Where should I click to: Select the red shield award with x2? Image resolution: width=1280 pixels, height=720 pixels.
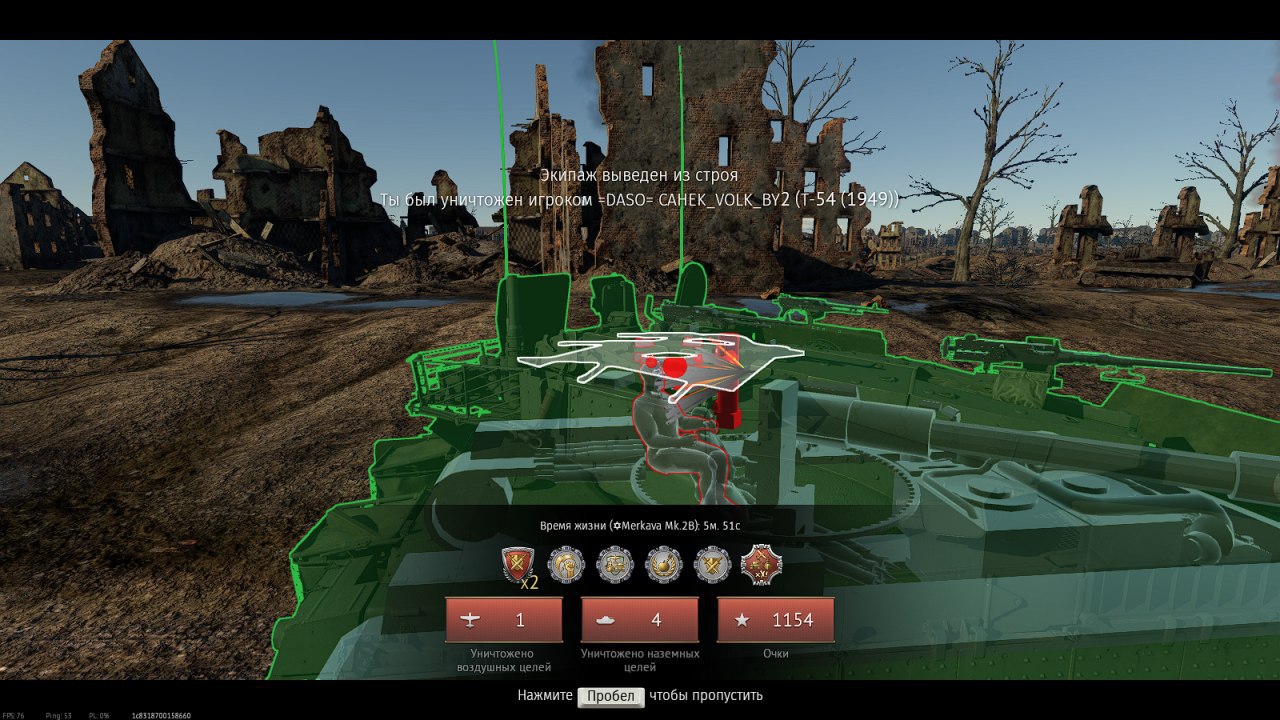518,565
